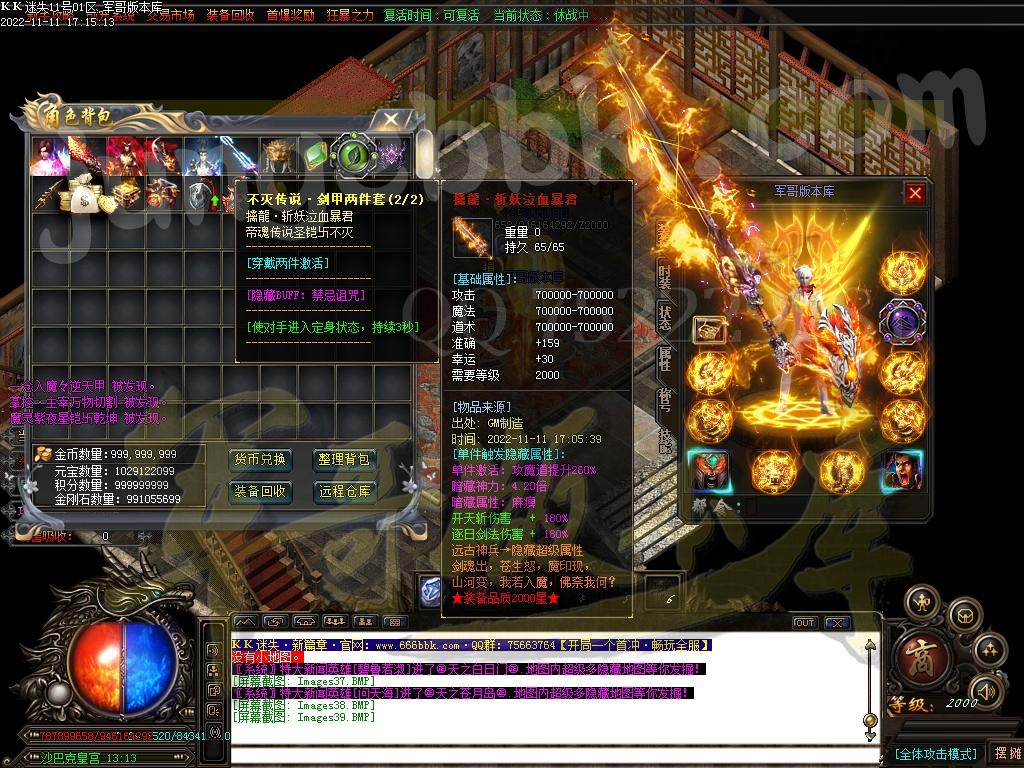
Task: Open the 交易市场 trade market menu
Action: tap(170, 16)
